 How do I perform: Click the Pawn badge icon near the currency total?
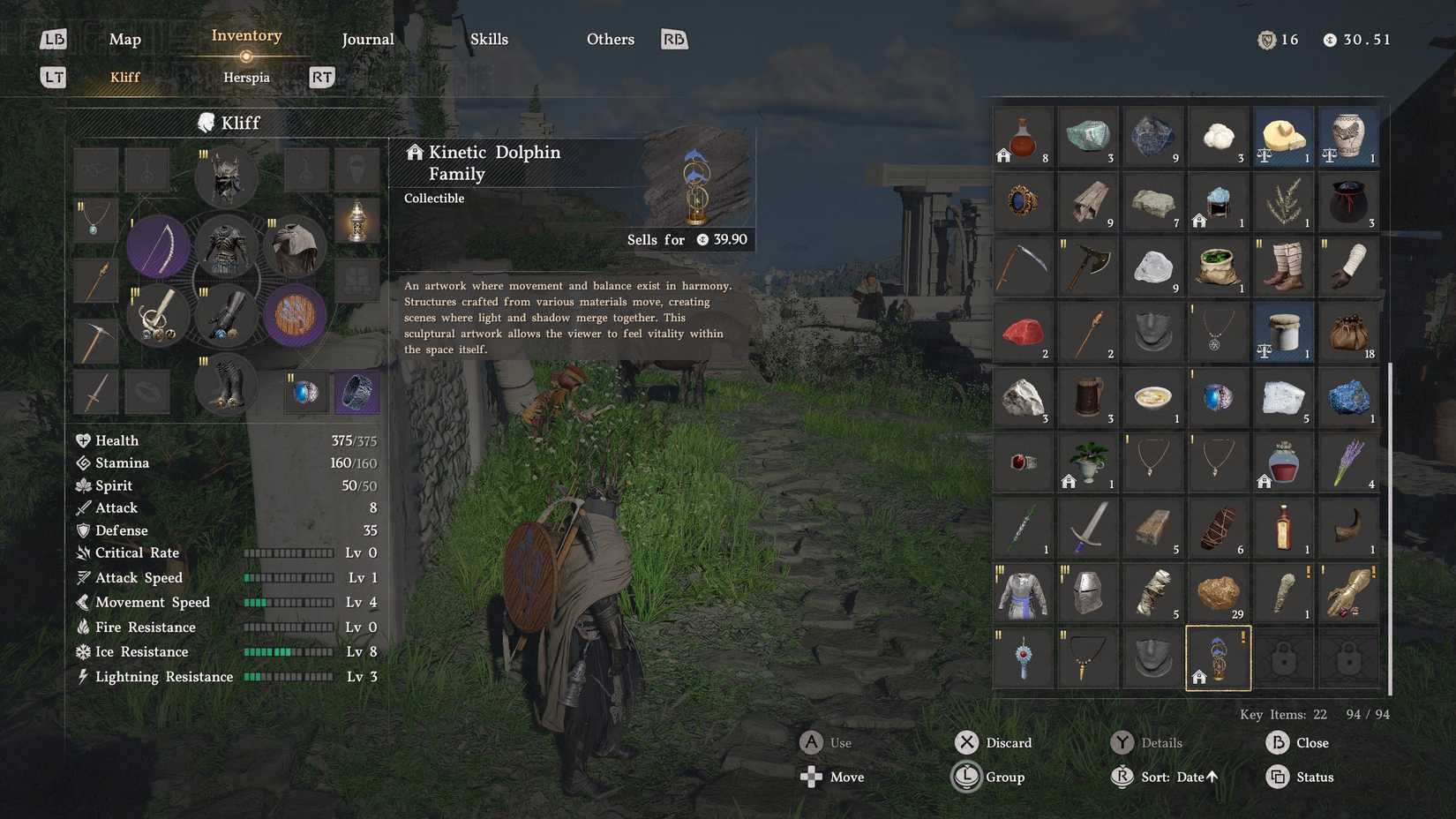[x=1267, y=39]
